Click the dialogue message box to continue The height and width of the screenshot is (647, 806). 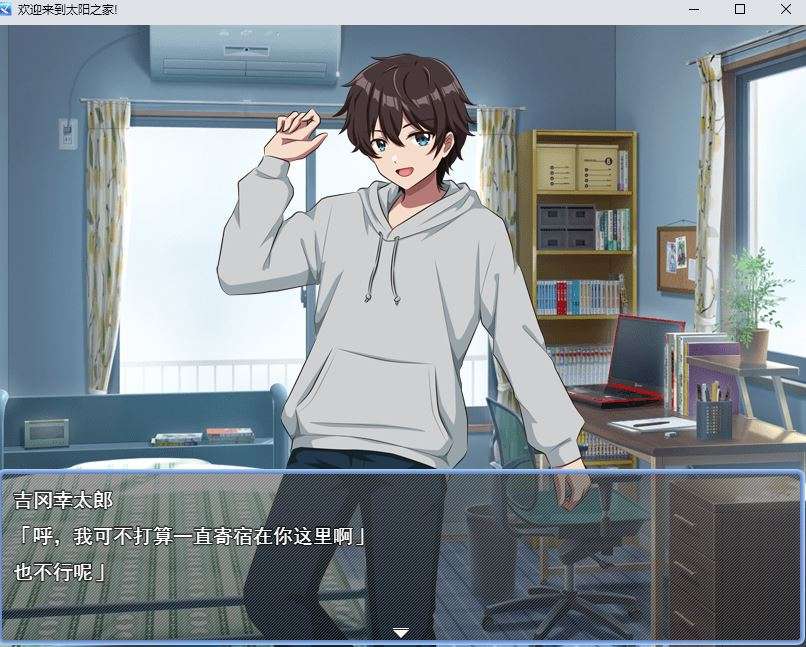[x=402, y=553]
